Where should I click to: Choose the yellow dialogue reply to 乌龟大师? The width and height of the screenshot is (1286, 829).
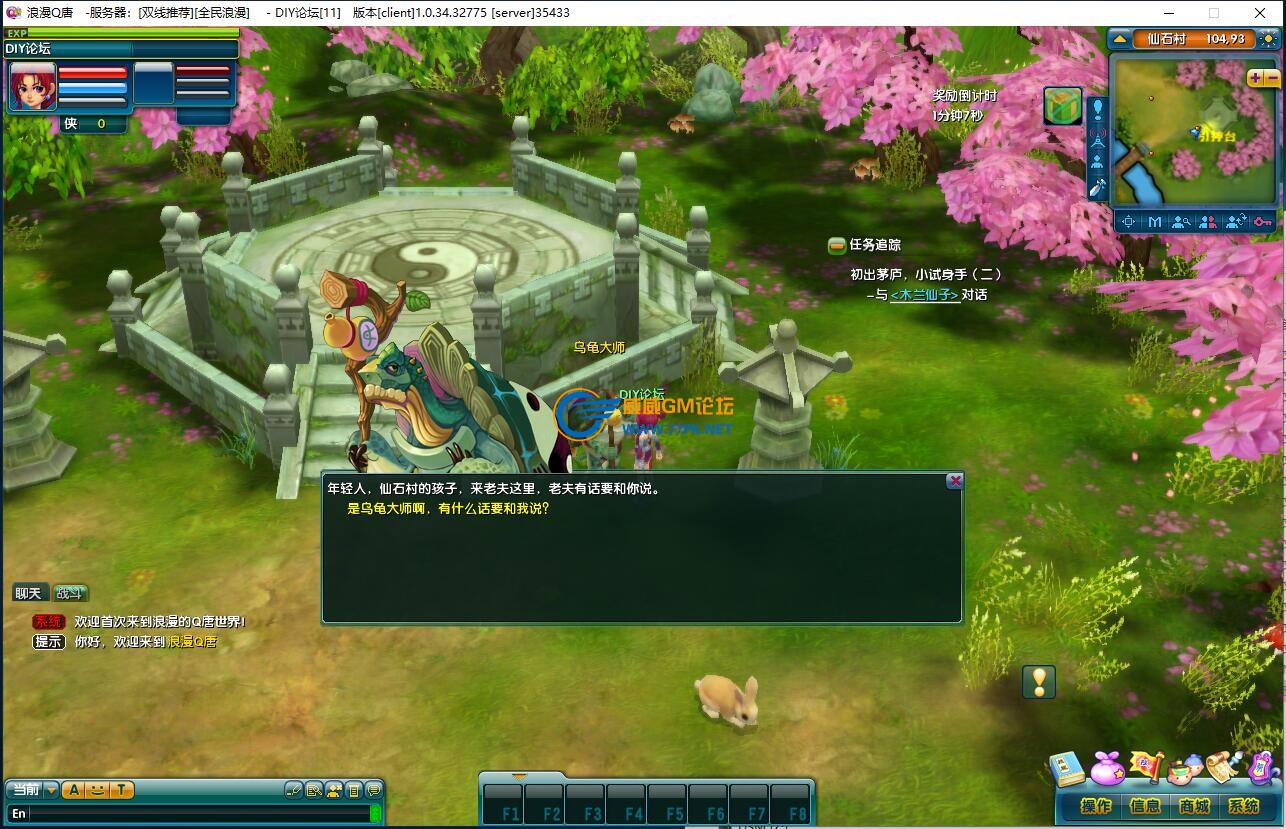coord(448,508)
